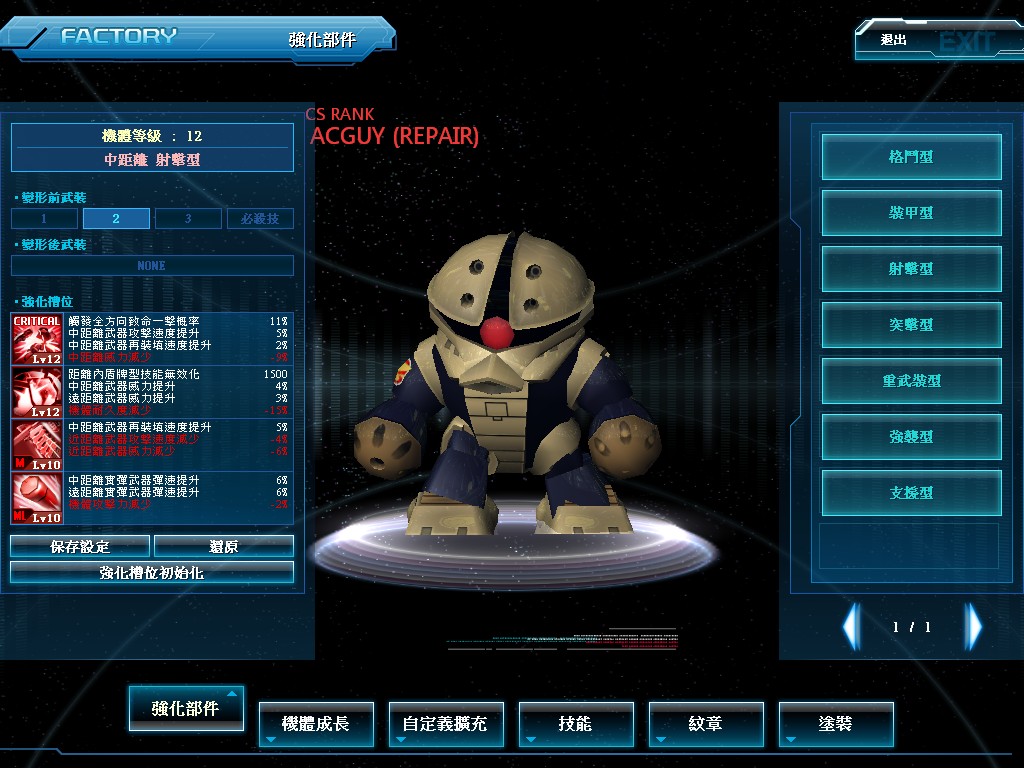Select the 射擊型 part category
This screenshot has width=1024, height=768.
911,269
